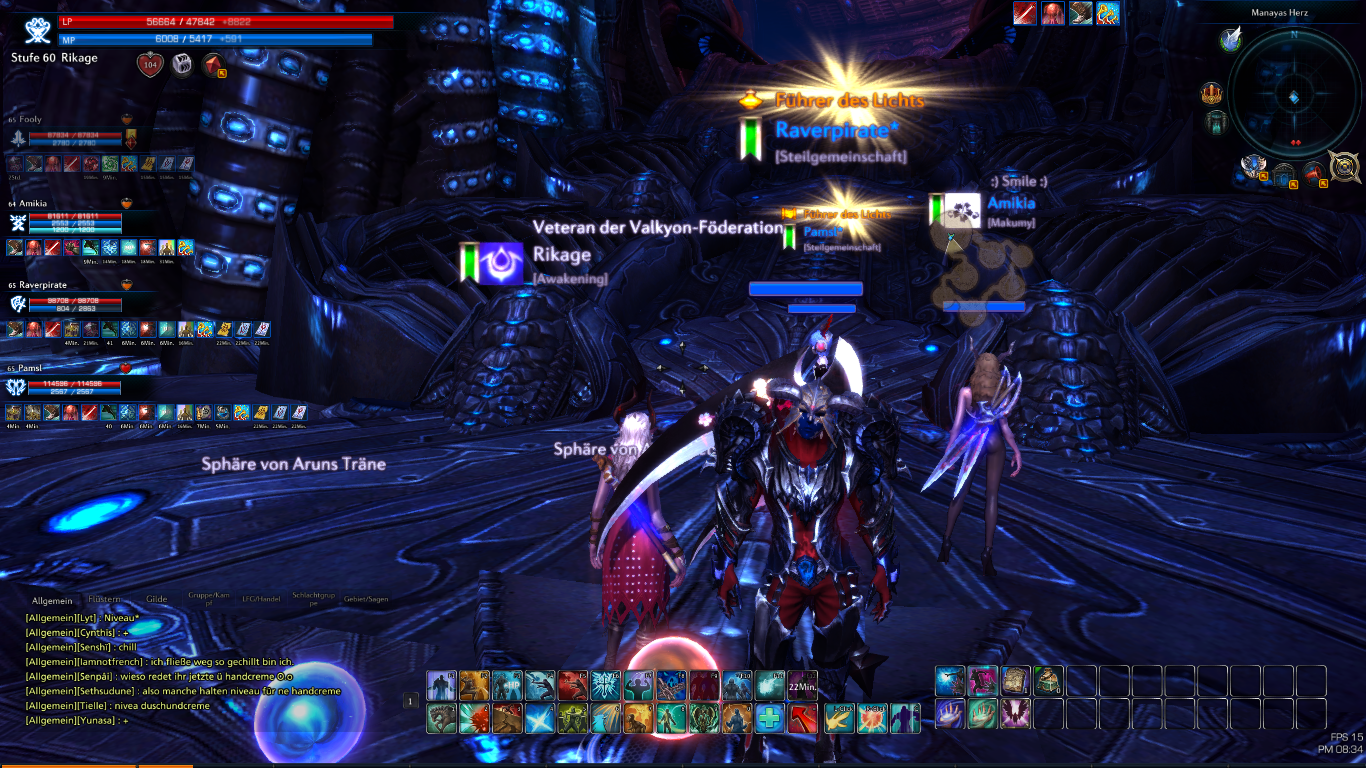Viewport: 1366px width, 768px height.
Task: Click the dice icon beside character name
Action: [182, 64]
